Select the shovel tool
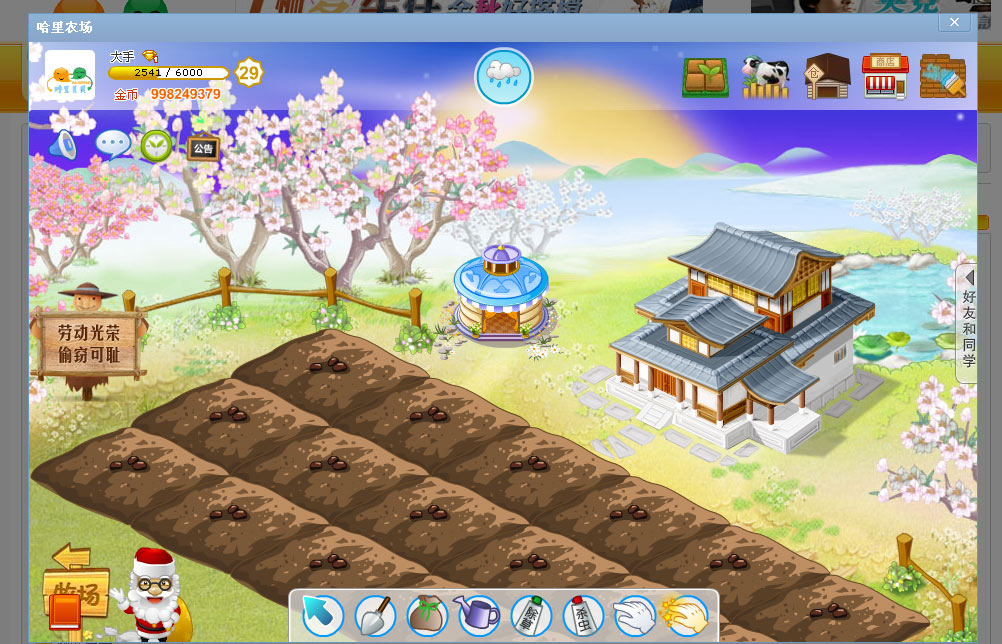 tap(375, 615)
